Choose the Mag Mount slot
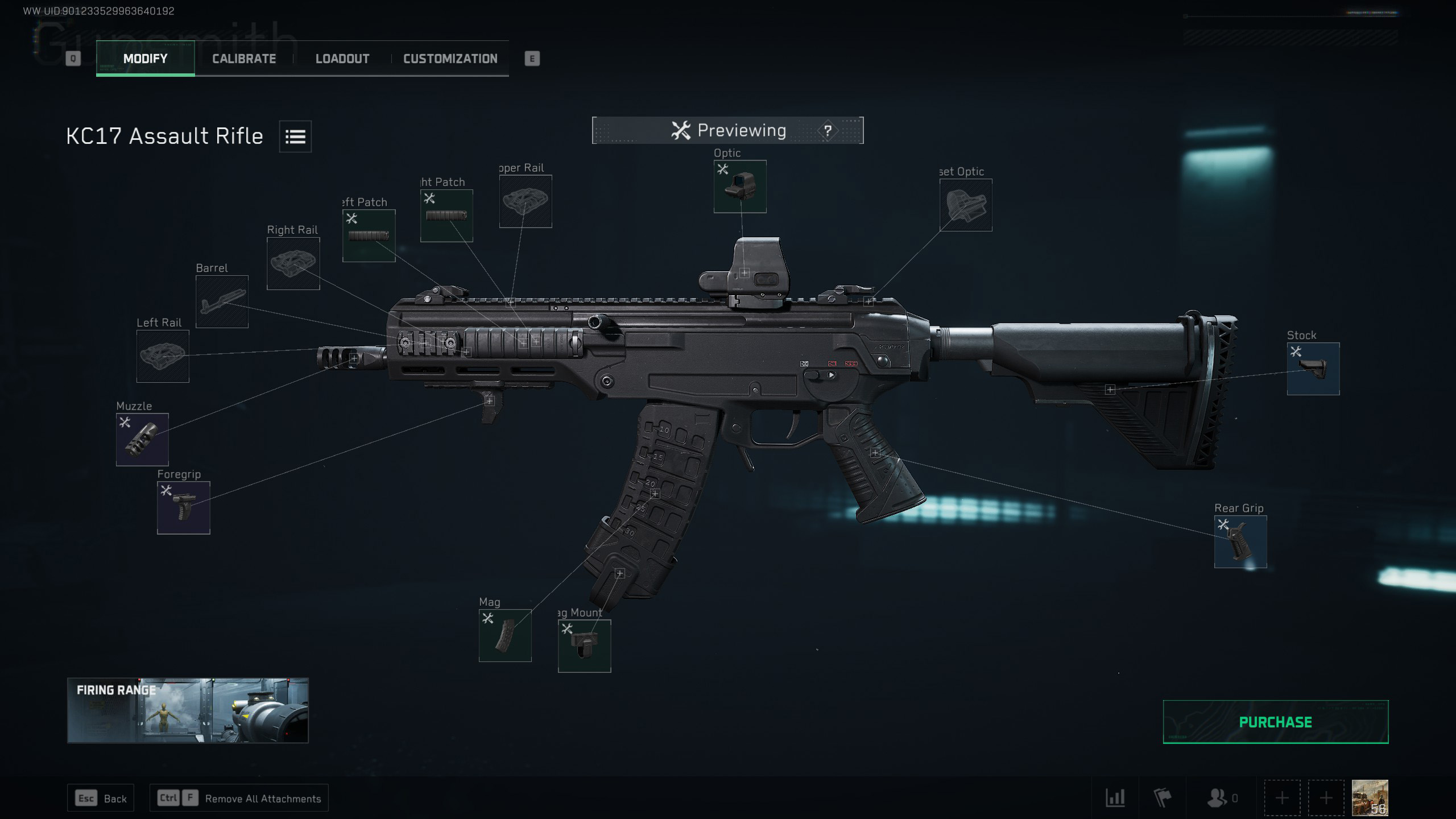 tap(584, 646)
